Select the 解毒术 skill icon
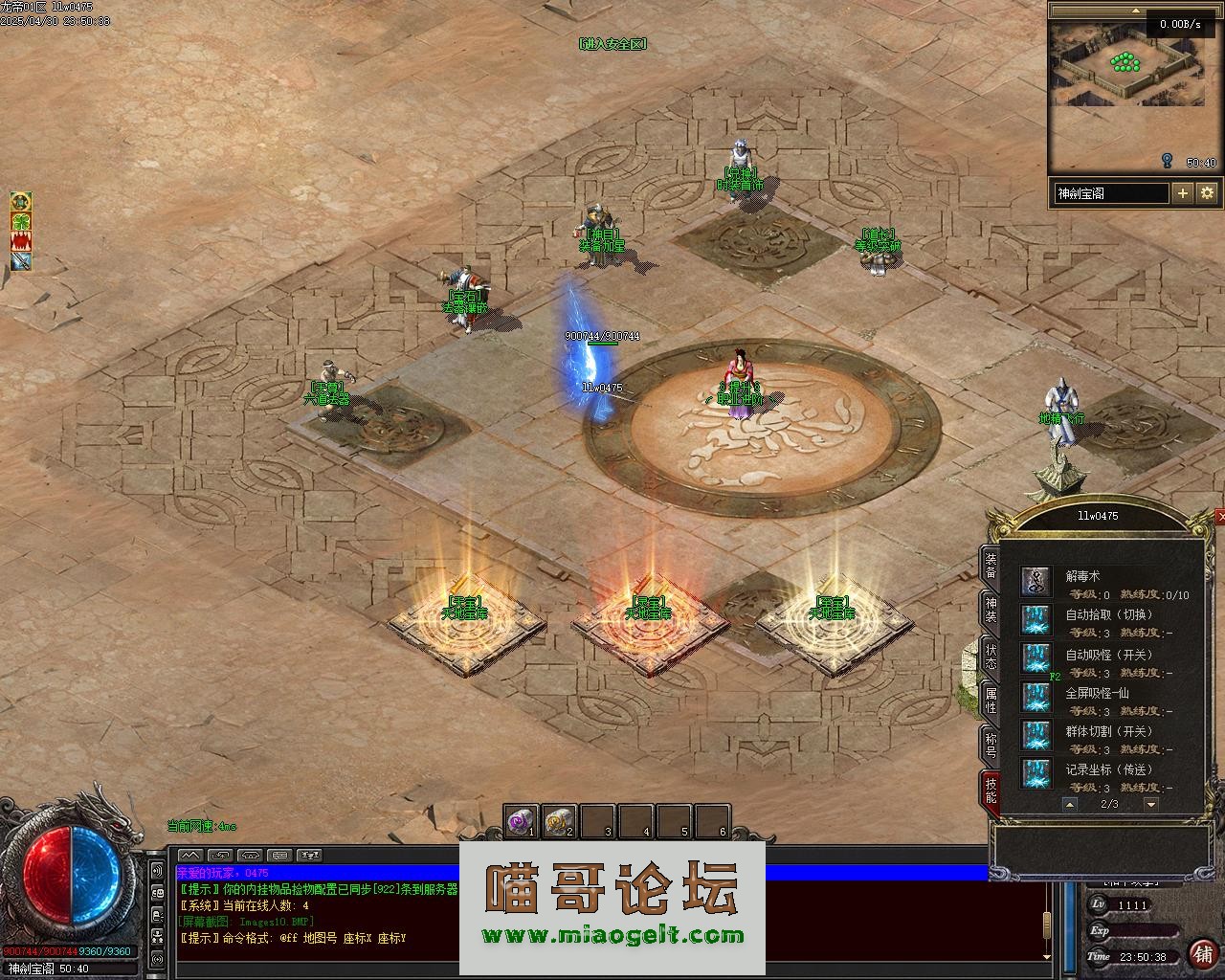This screenshot has height=980, width=1225. point(1036,581)
